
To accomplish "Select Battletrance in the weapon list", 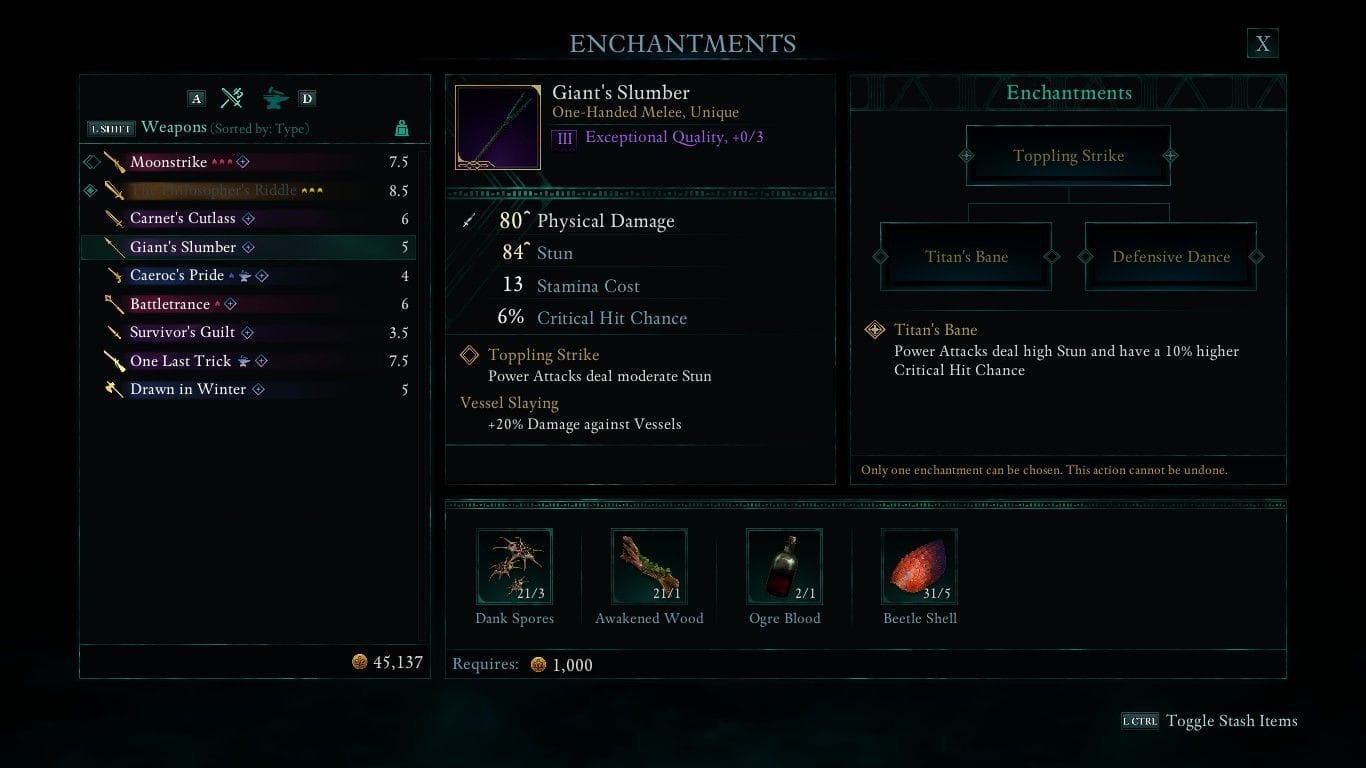I will point(170,304).
